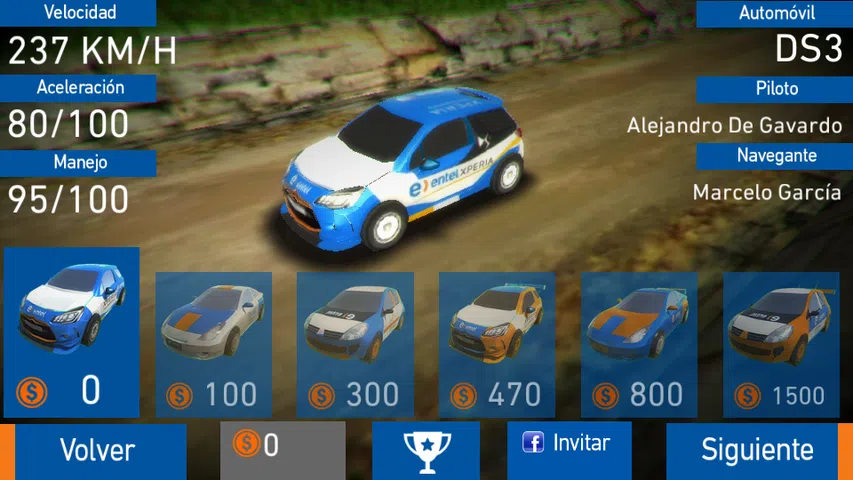
Task: Go back with the Volver button
Action: 97,450
